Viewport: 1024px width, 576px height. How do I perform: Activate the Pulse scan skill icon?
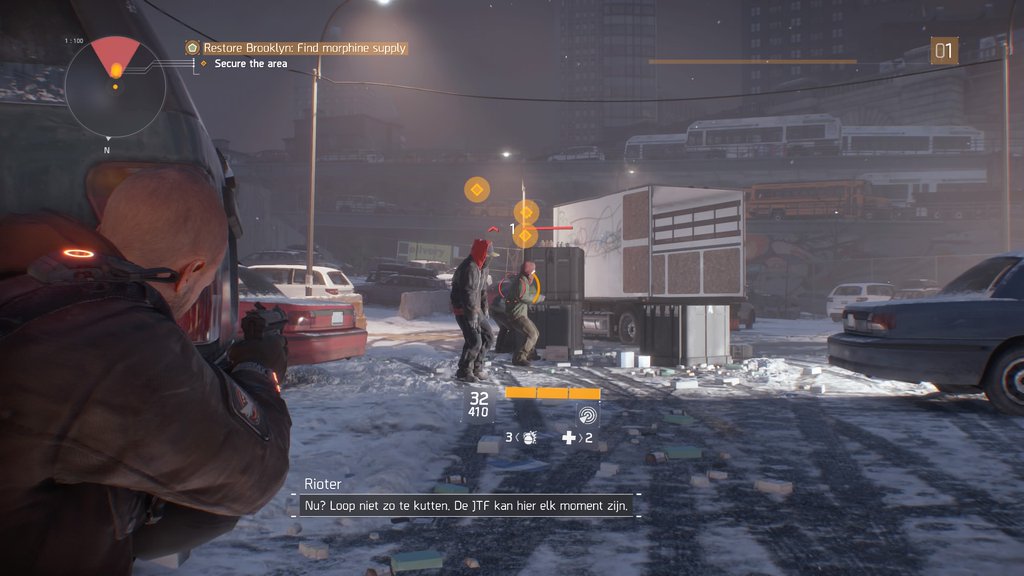[x=587, y=414]
